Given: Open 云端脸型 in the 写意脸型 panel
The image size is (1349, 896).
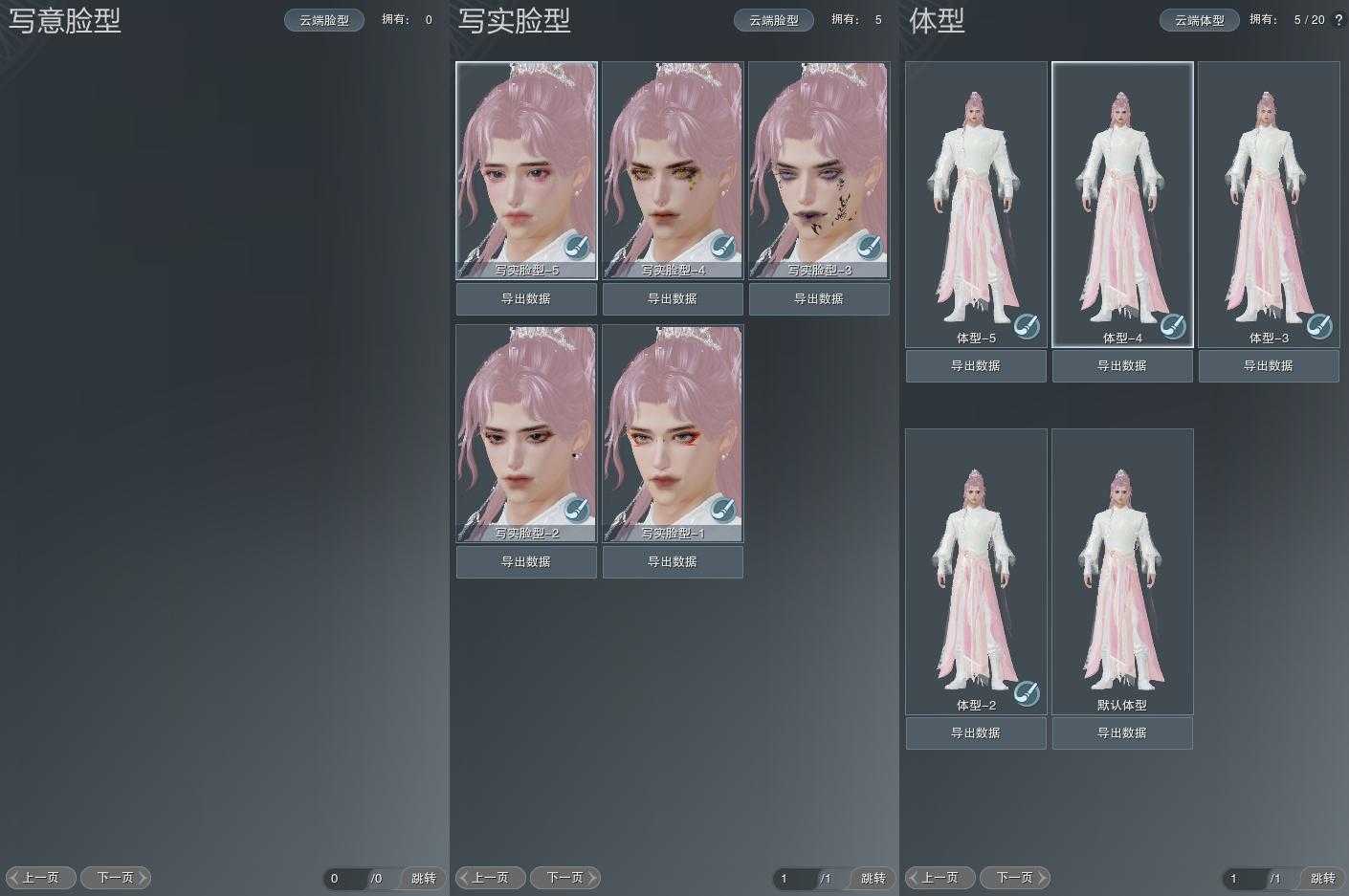Looking at the screenshot, I should (324, 20).
